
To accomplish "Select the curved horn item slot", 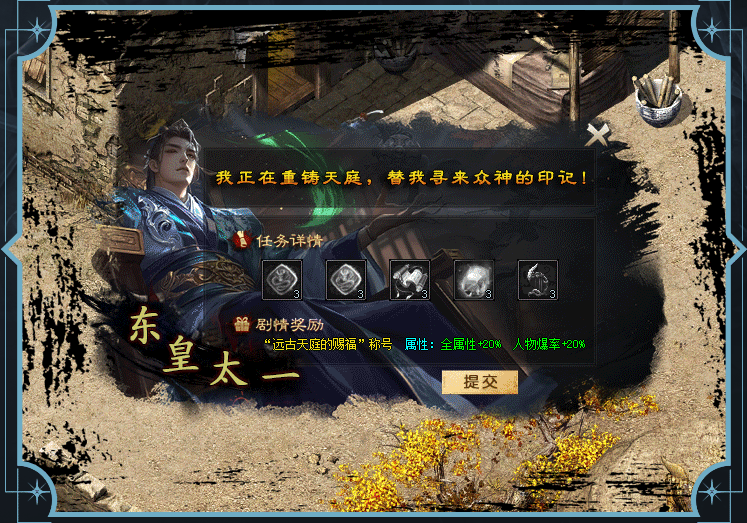I will pyautogui.click(x=538, y=280).
